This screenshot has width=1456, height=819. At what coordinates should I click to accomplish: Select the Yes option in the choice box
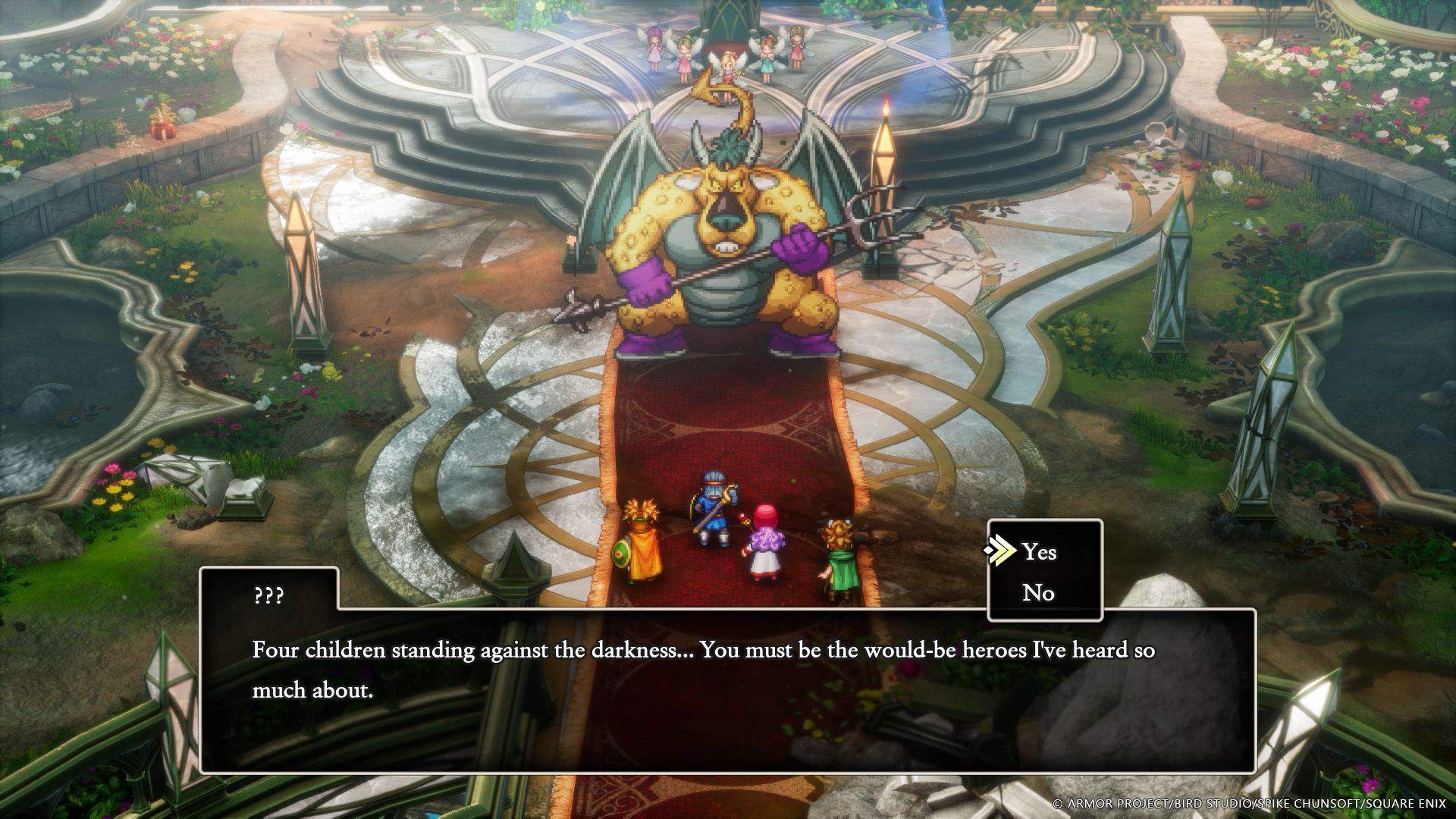click(1039, 553)
